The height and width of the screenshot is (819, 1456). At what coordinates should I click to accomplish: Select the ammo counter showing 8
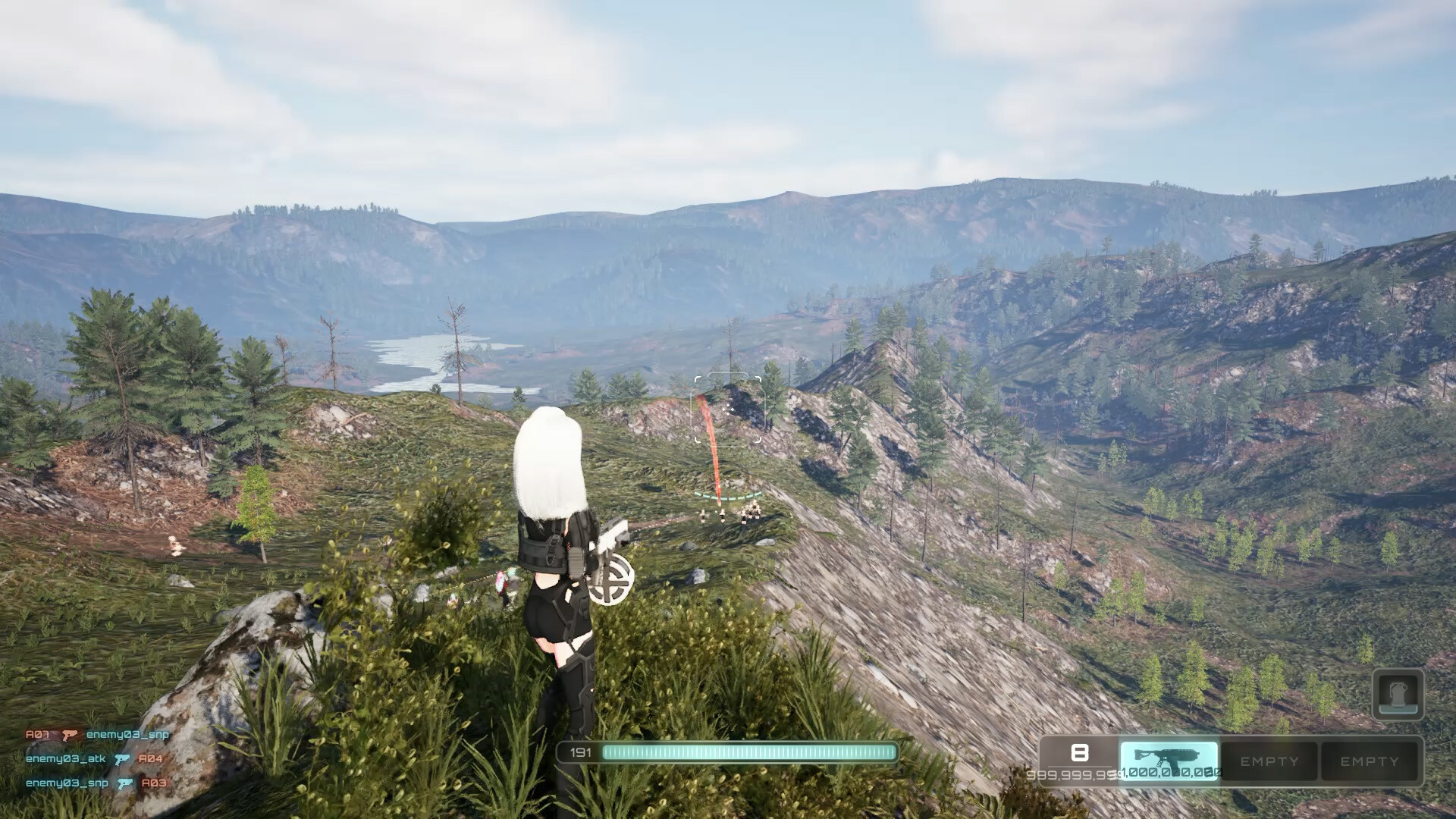click(1079, 753)
